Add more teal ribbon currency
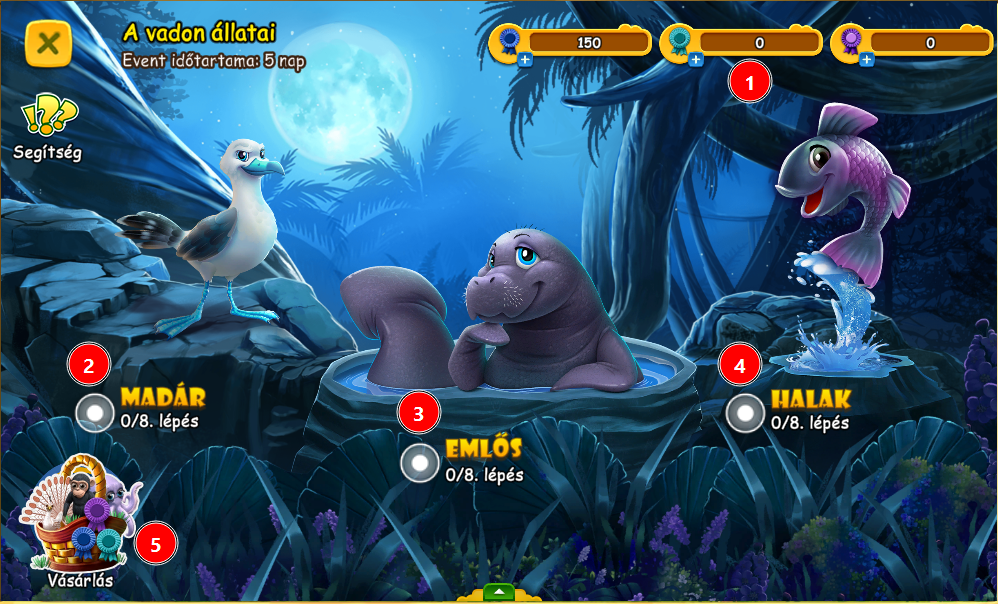 pos(696,60)
